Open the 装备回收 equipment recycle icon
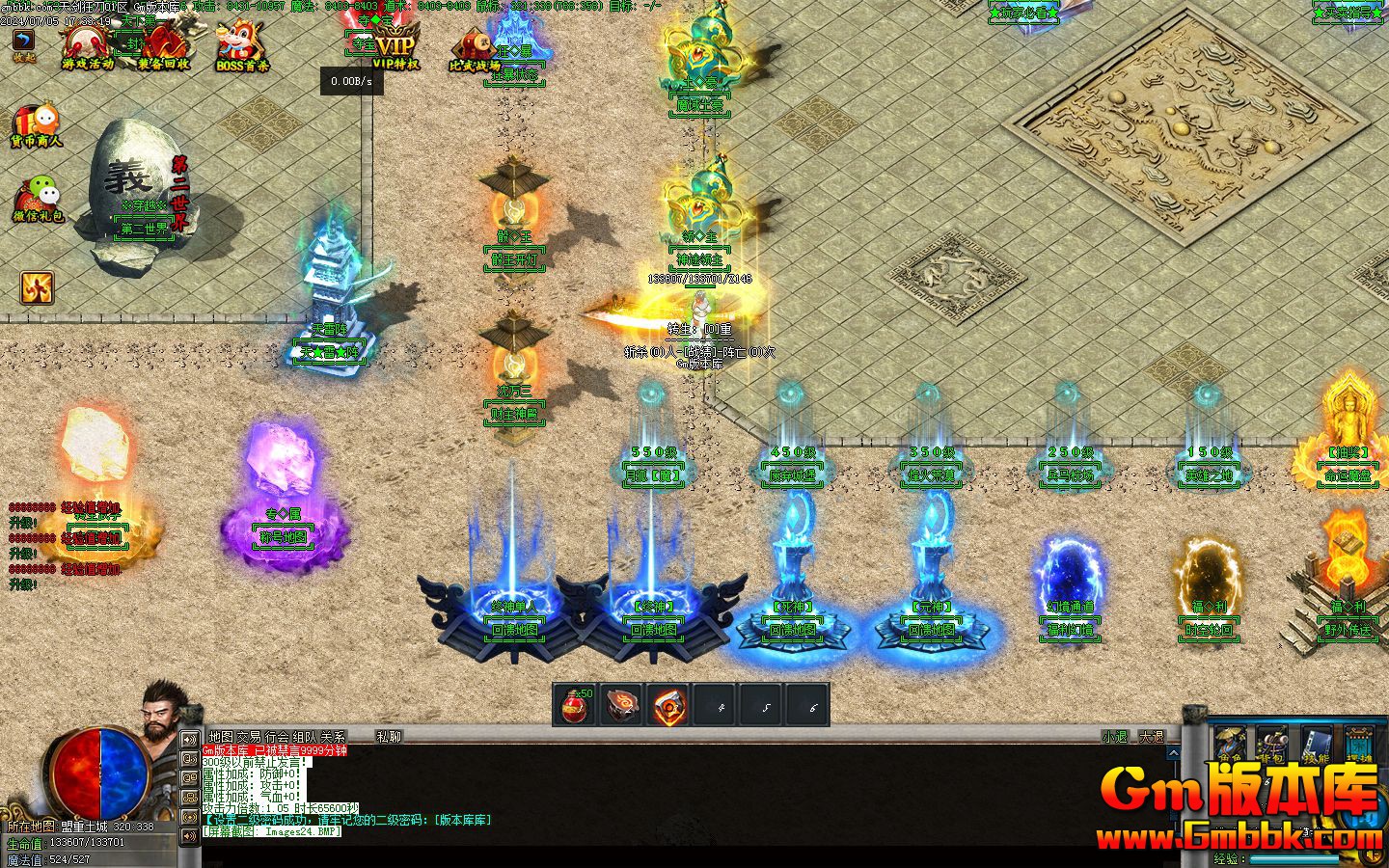1389x868 pixels. click(x=163, y=46)
